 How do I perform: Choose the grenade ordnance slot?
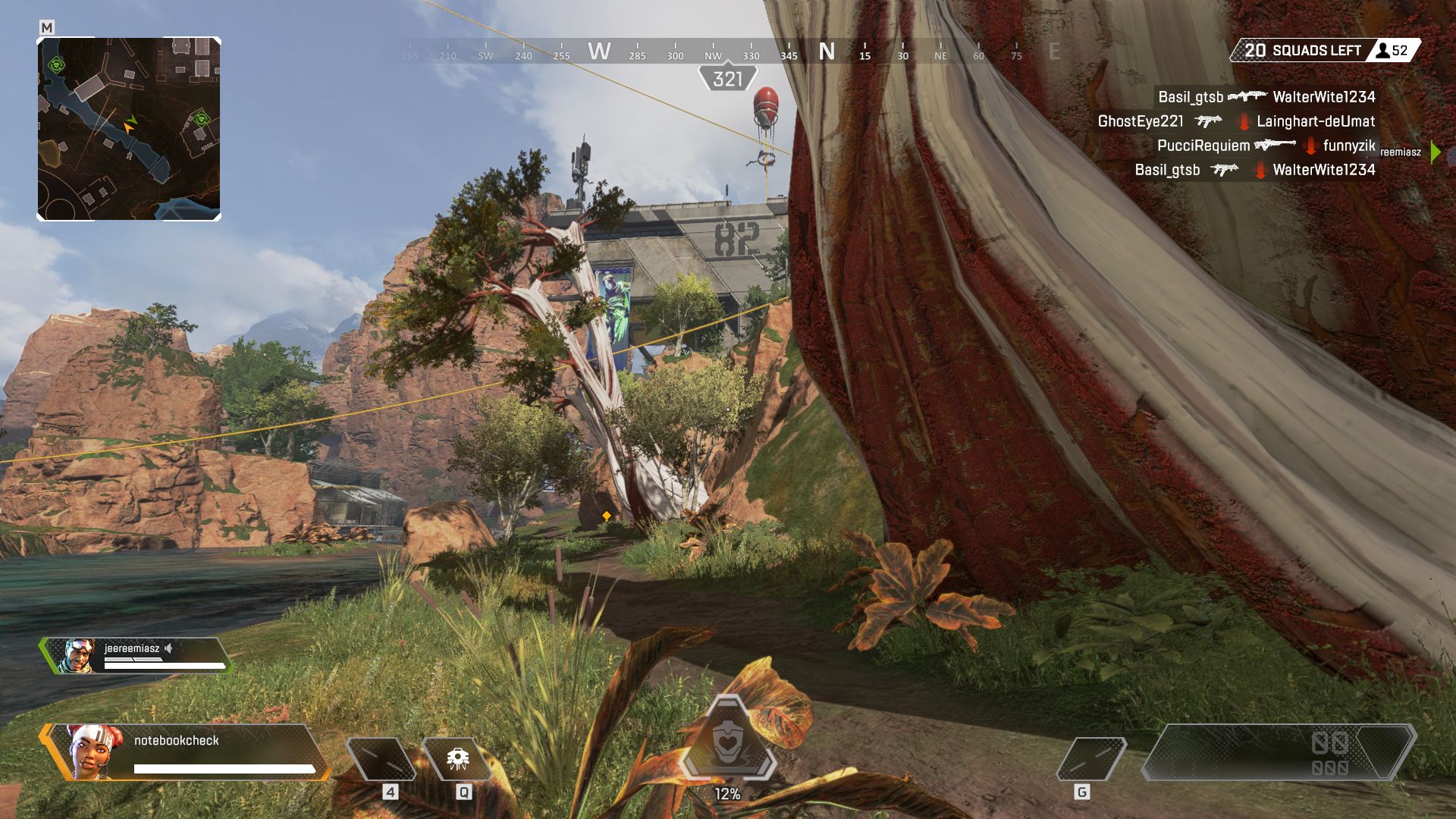1090,758
